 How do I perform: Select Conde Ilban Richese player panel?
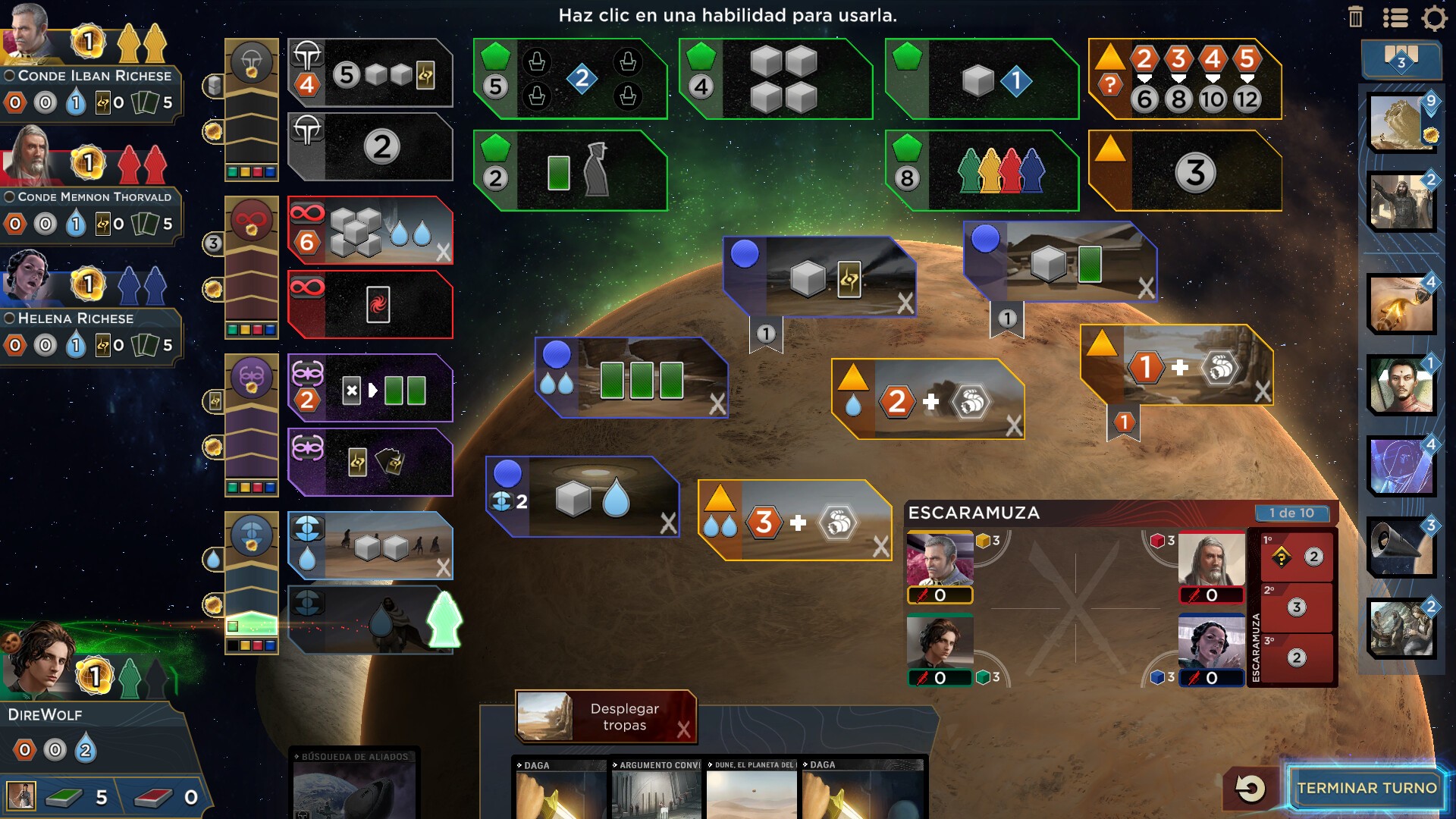89,76
